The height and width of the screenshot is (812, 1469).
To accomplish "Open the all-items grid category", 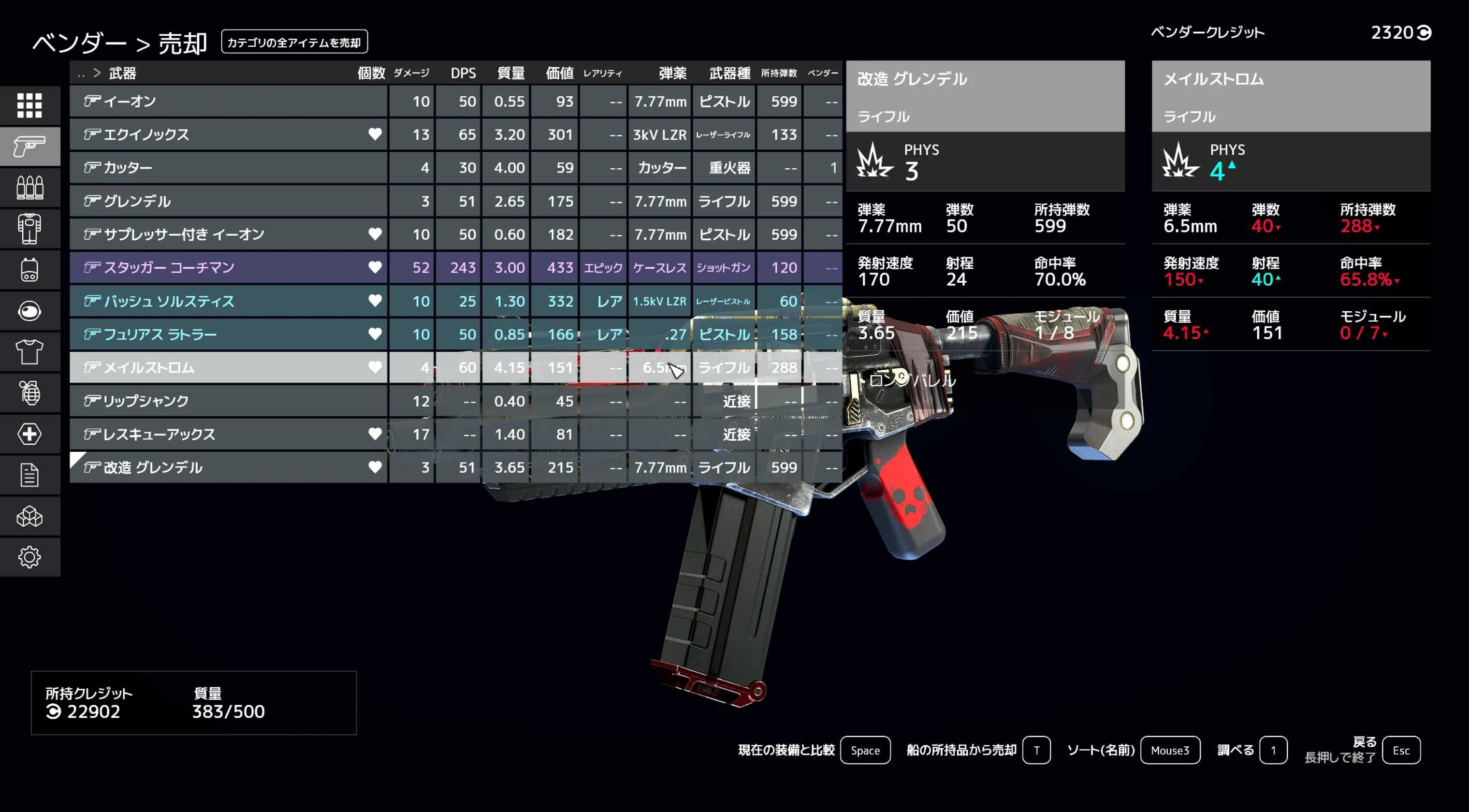I will [29, 105].
